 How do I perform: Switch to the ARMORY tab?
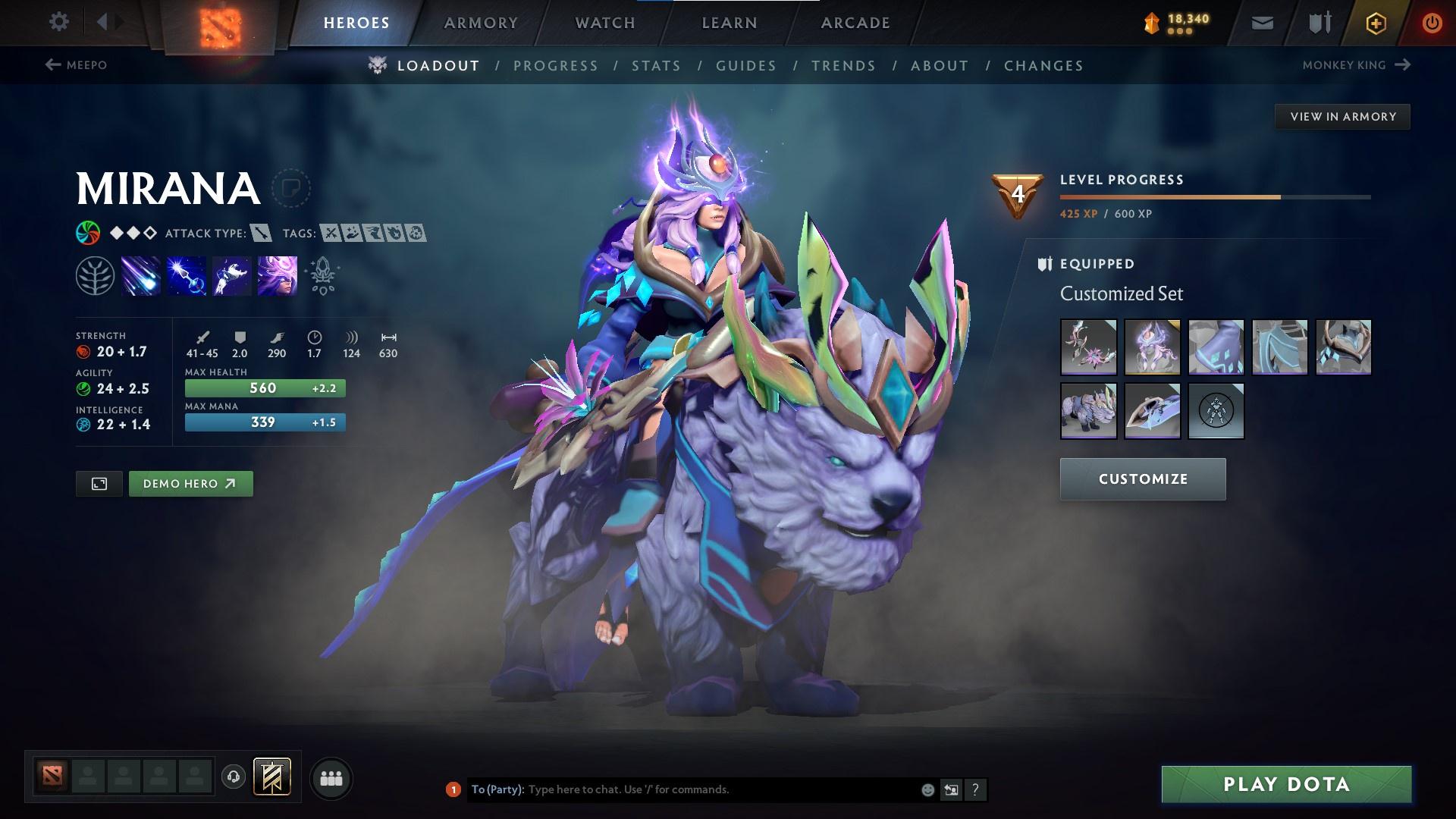(482, 23)
